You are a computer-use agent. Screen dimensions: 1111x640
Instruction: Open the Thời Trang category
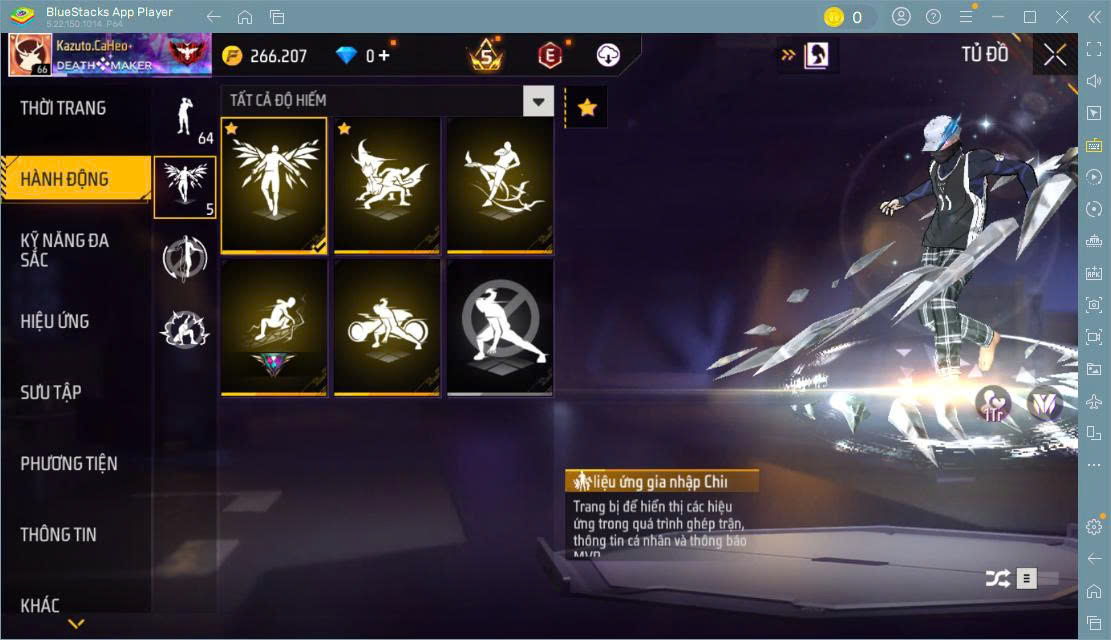(x=64, y=108)
